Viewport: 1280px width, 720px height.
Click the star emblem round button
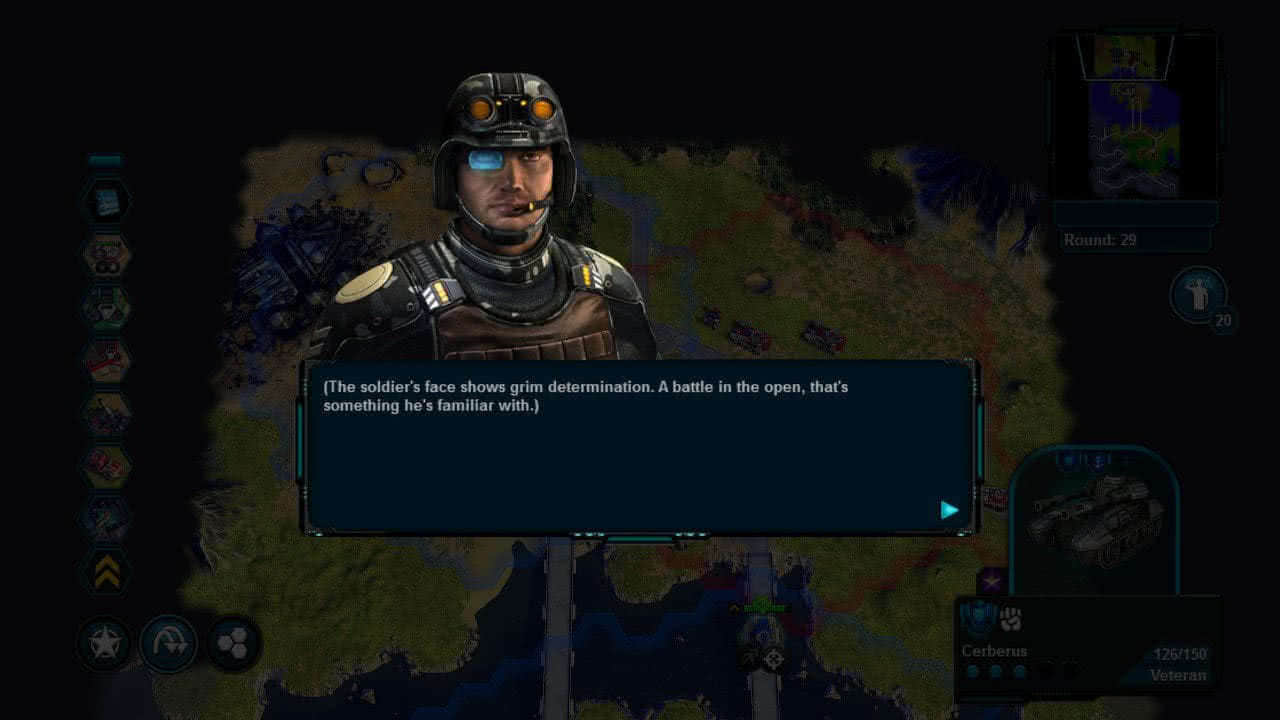point(105,643)
